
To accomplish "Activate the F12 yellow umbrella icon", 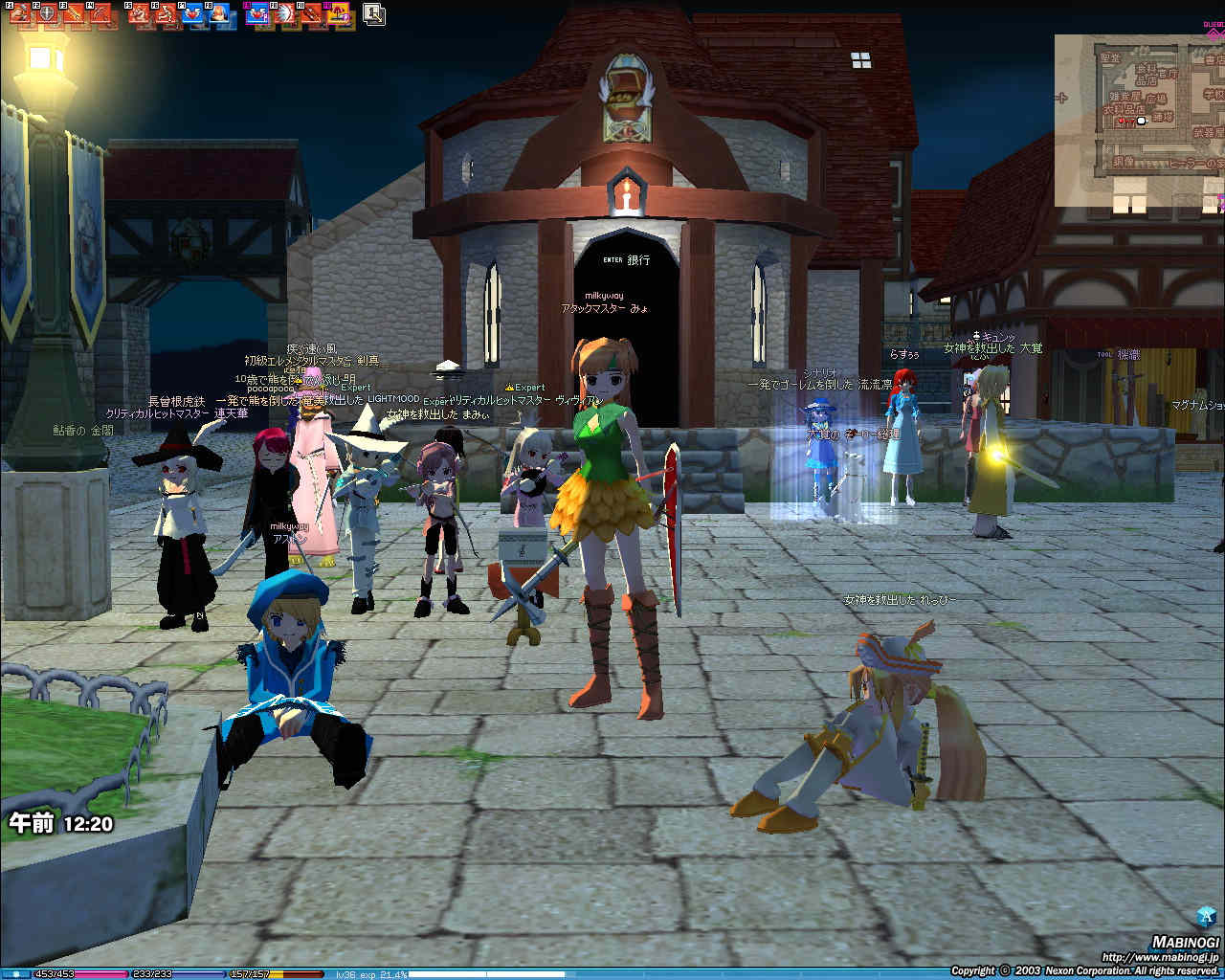I will pyautogui.click(x=340, y=14).
